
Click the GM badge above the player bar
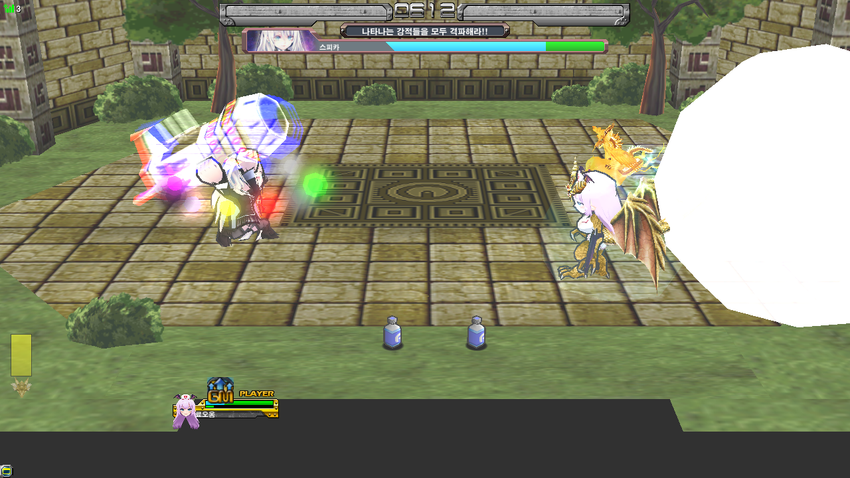tap(220, 392)
